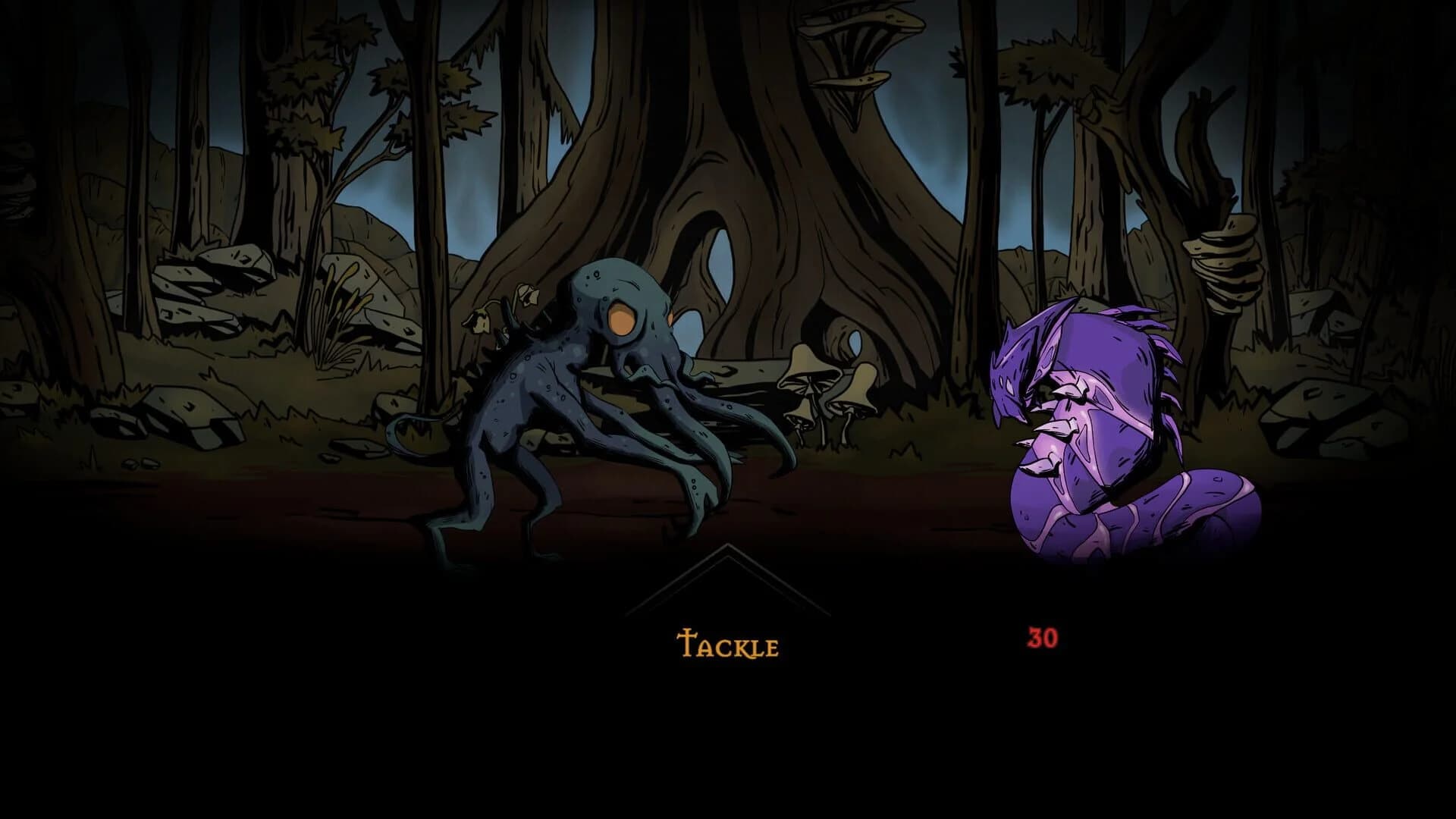Image resolution: width=1456 pixels, height=819 pixels.
Task: Toggle the upward arrow indicator above Tackle
Action: pyautogui.click(x=726, y=576)
